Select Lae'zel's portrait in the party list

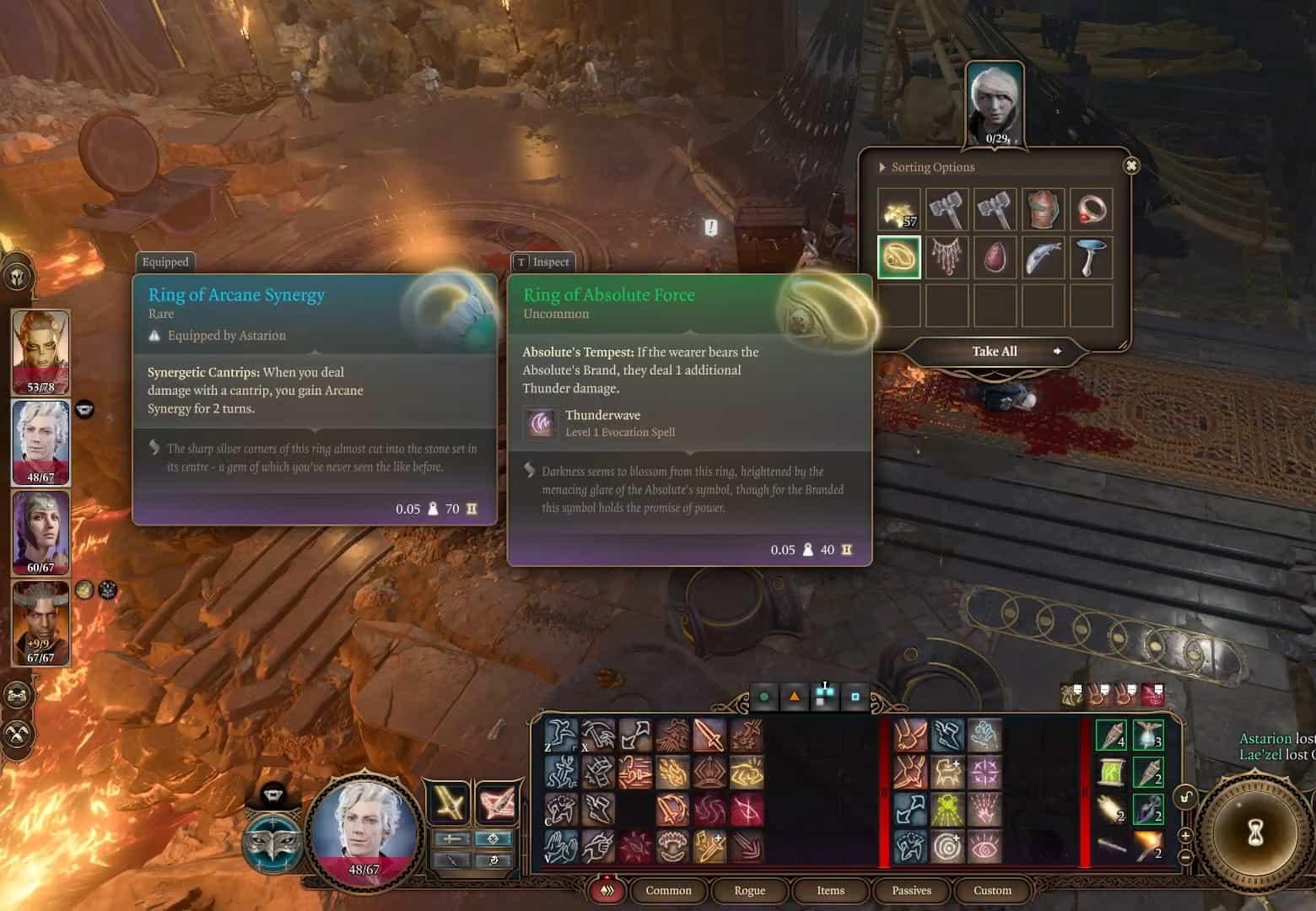40,350
